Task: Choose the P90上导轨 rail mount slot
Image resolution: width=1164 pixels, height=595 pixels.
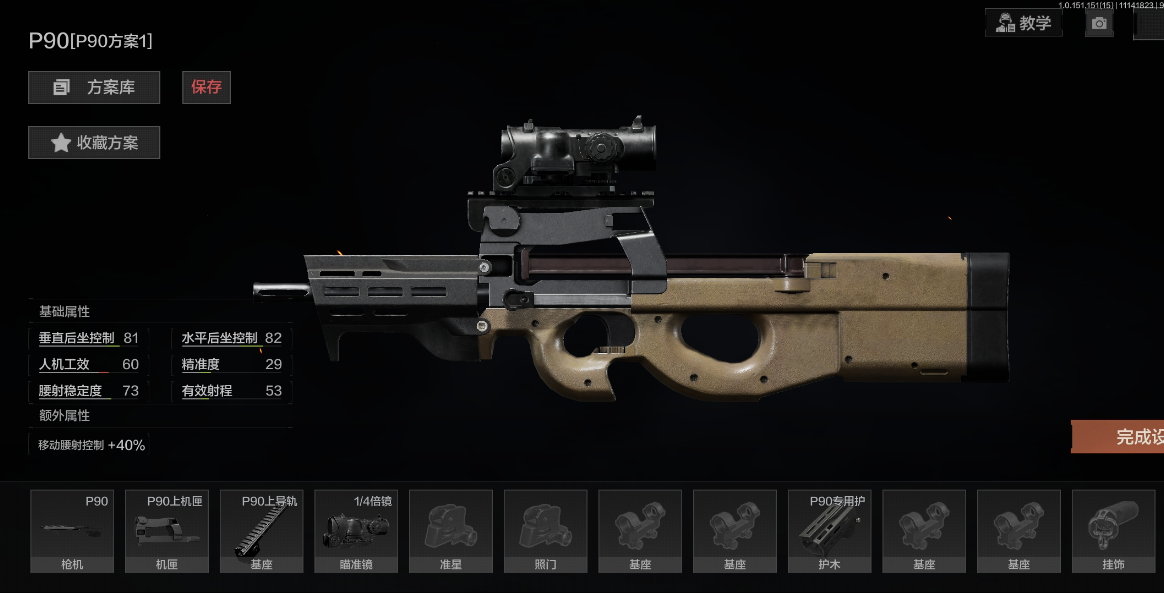Action: pos(261,531)
